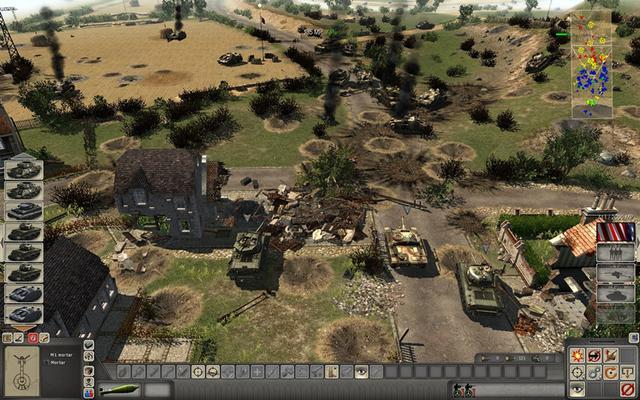The width and height of the screenshot is (640, 400).
Task: Open the American flag panel
Action: coord(615,233)
